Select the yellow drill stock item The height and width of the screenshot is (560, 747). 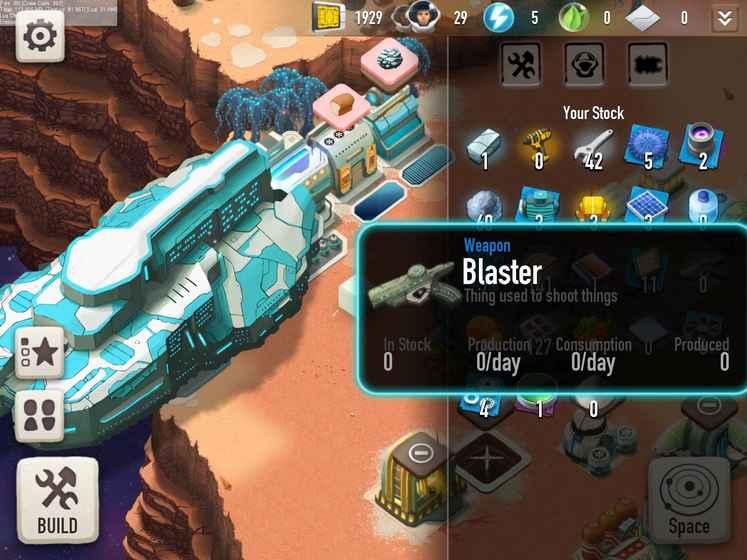pyautogui.click(x=540, y=146)
